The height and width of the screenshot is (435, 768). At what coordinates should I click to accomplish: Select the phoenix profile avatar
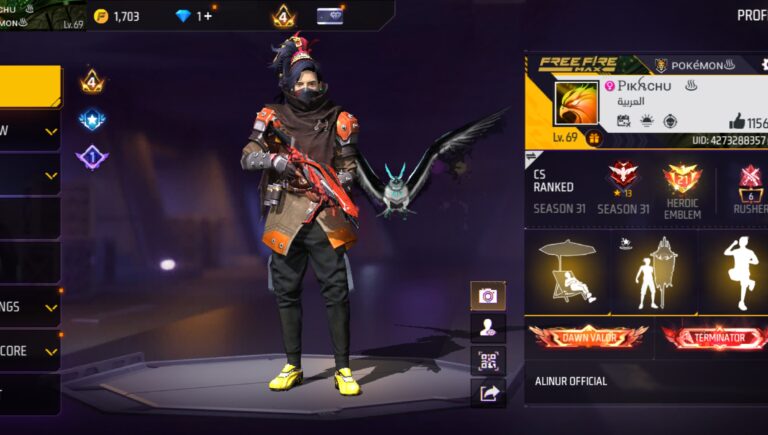575,103
